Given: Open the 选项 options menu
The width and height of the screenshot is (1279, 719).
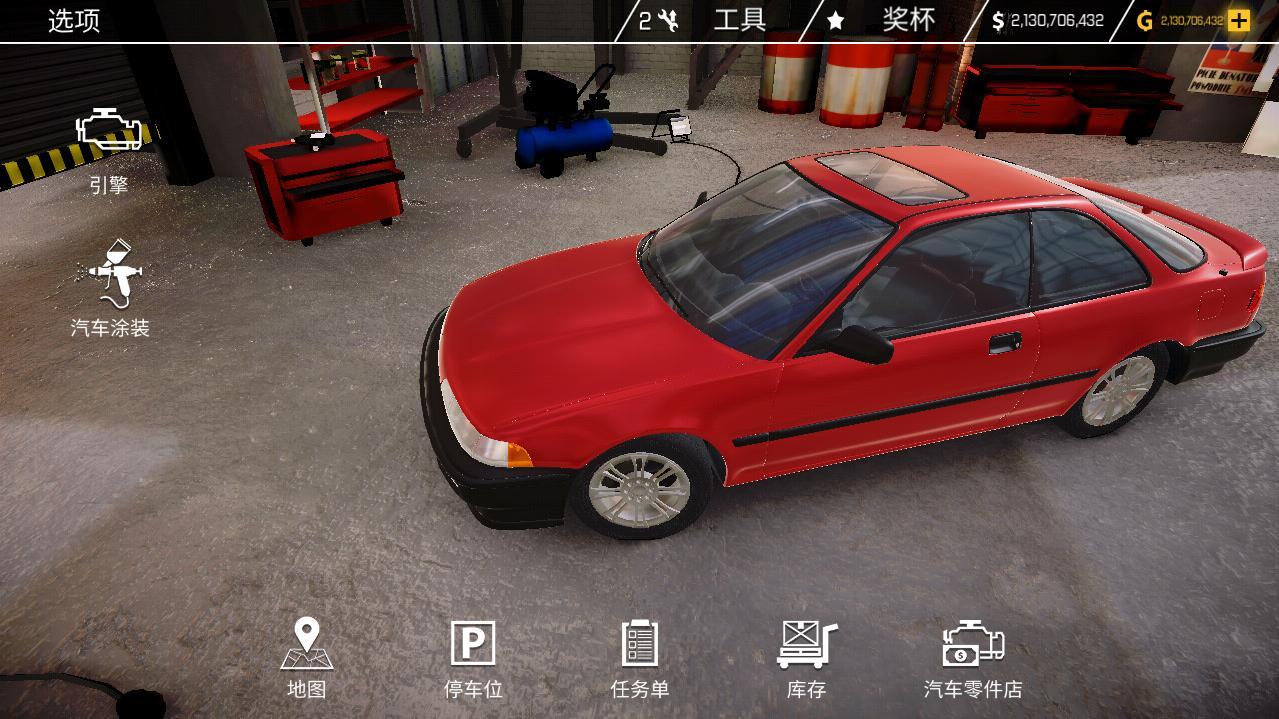Looking at the screenshot, I should pos(74,21).
